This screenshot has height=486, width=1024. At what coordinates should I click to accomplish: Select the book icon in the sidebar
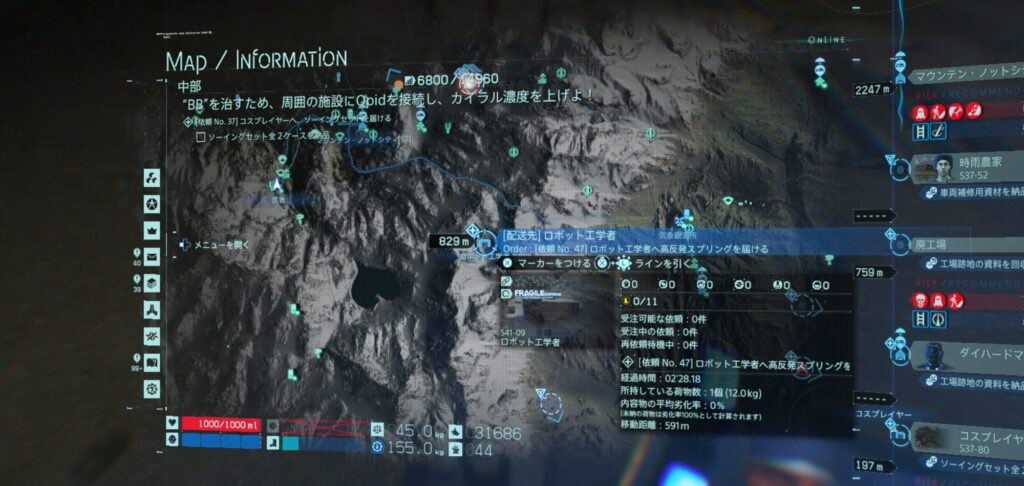[x=152, y=362]
